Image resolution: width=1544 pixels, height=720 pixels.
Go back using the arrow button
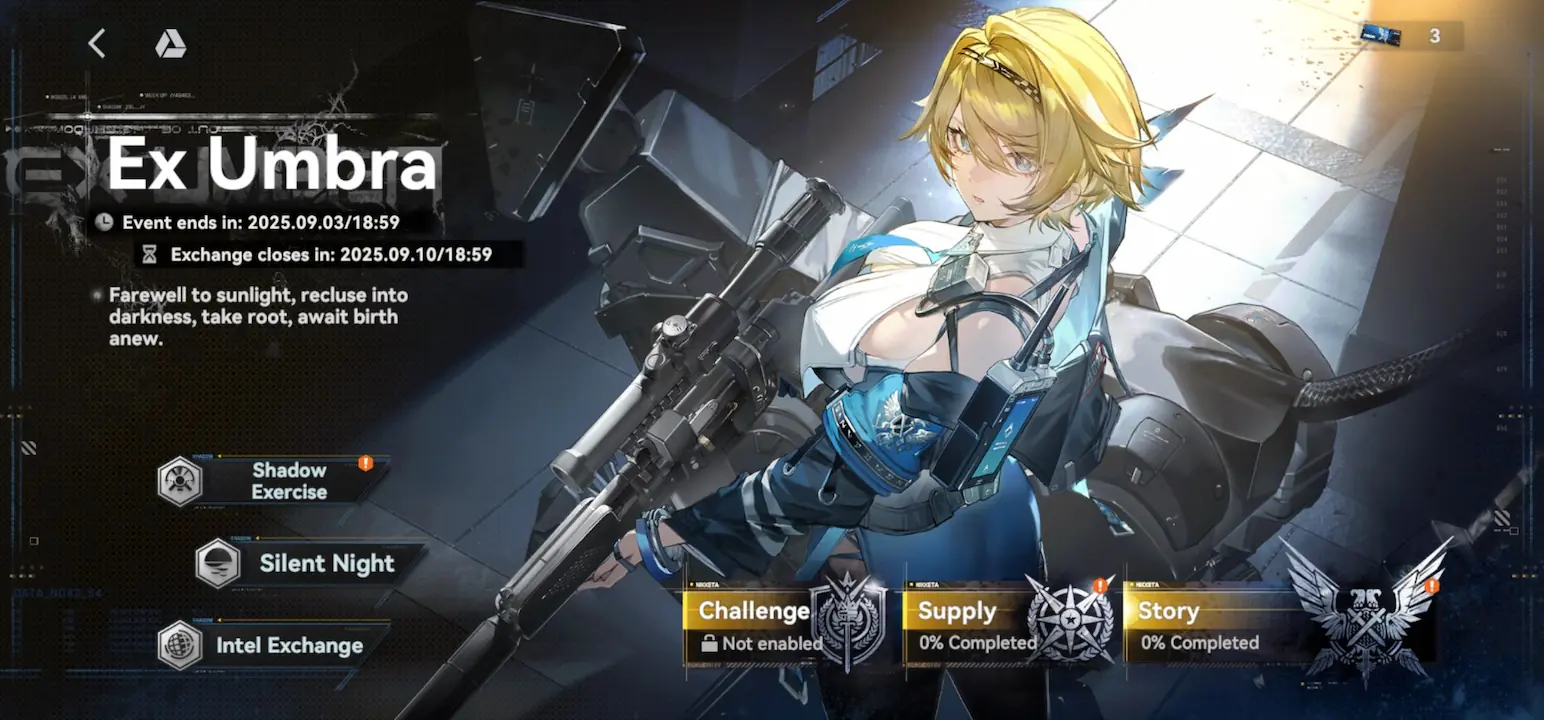(x=97, y=43)
